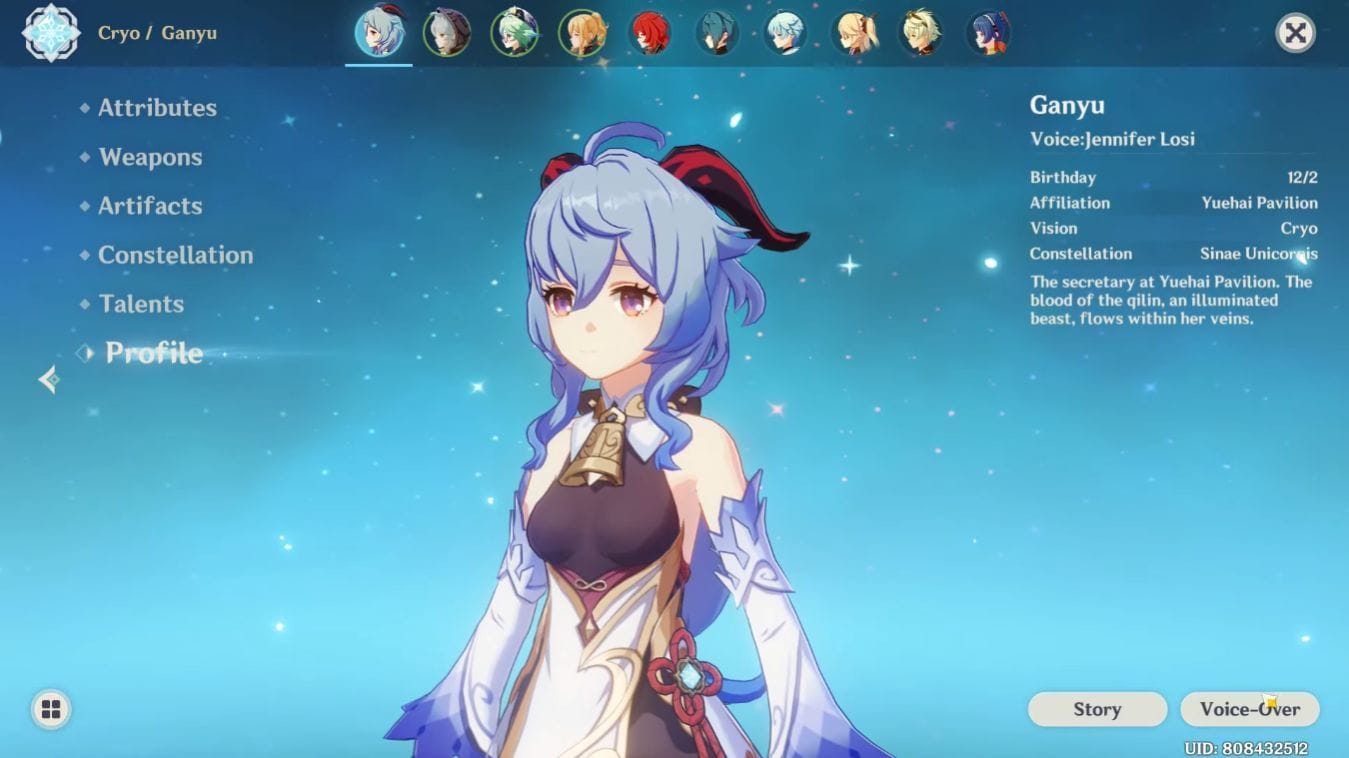Select the dark-blue-haired Xiangling portrait

click(x=988, y=33)
